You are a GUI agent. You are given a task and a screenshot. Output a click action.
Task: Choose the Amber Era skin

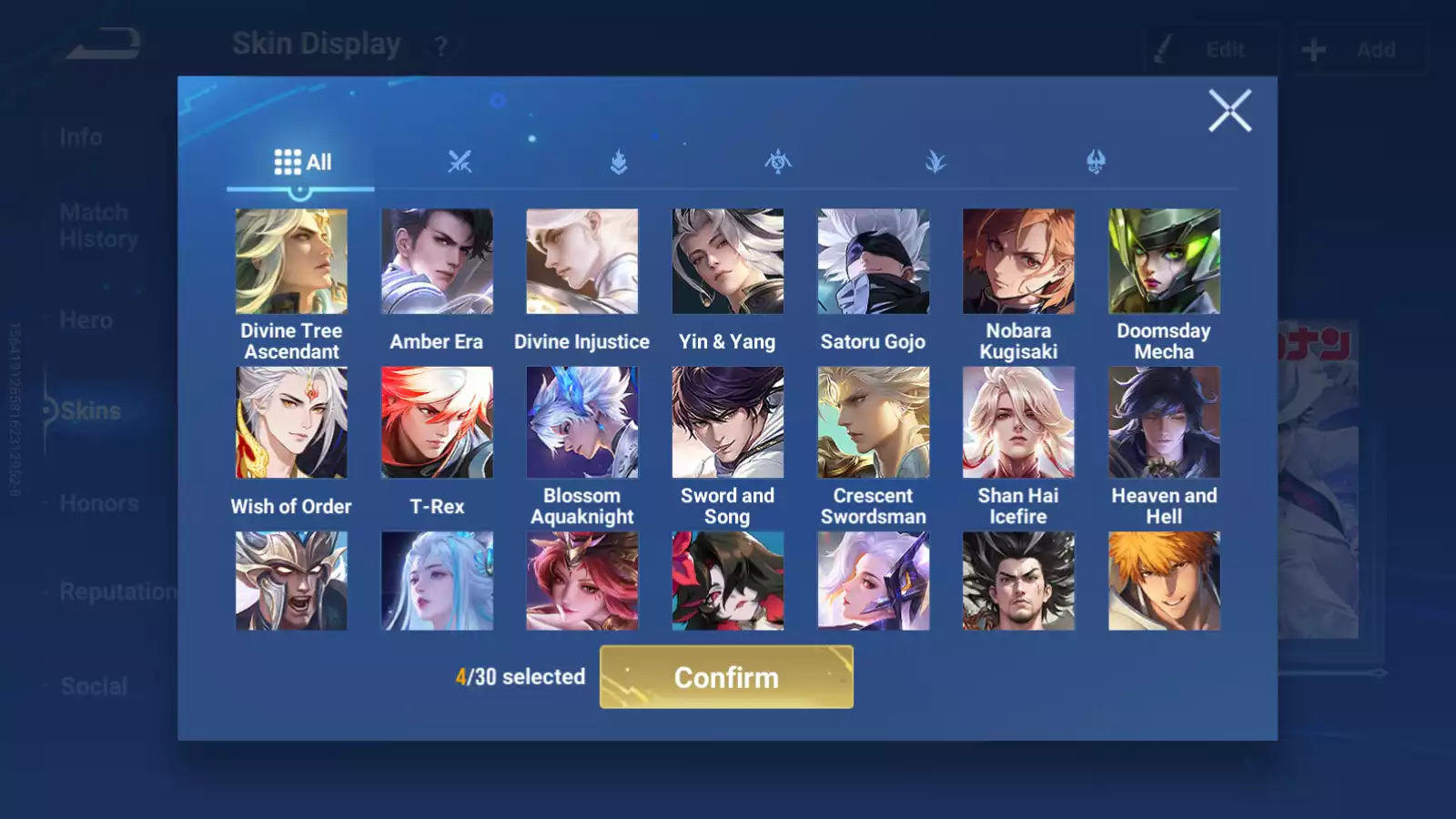pyautogui.click(x=437, y=262)
